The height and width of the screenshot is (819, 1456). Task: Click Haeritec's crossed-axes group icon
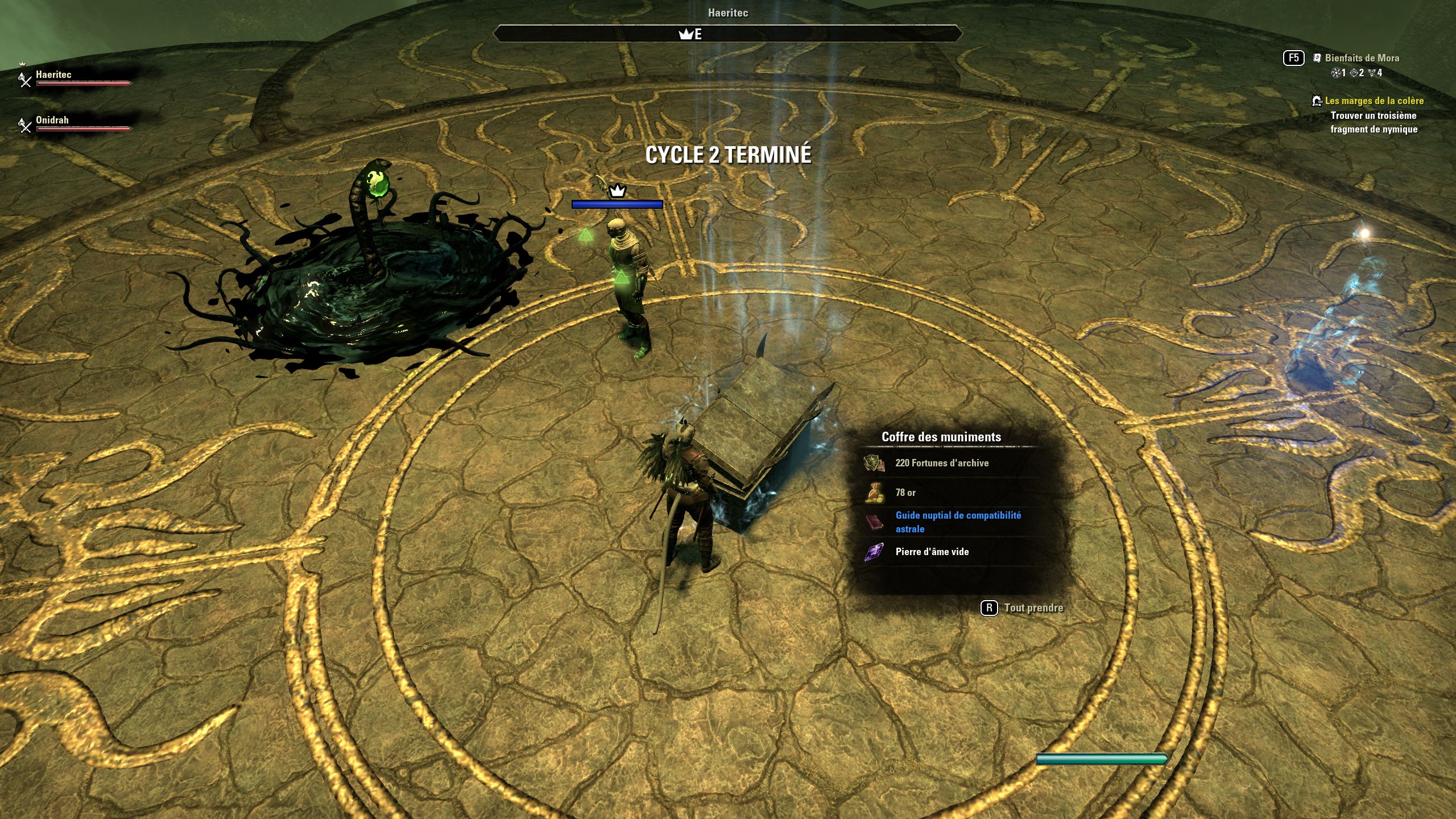[23, 78]
